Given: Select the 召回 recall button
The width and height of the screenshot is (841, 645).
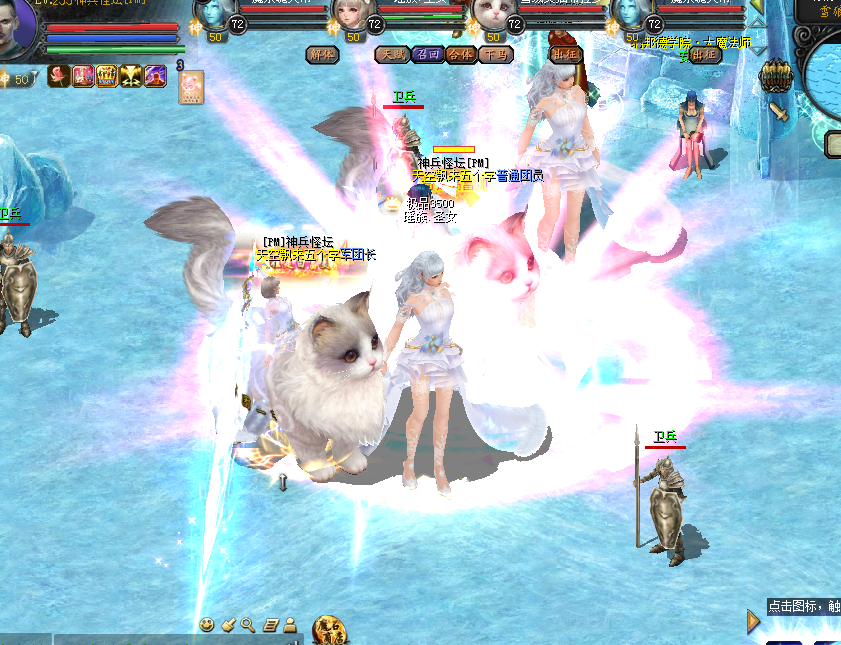Looking at the screenshot, I should click(427, 54).
